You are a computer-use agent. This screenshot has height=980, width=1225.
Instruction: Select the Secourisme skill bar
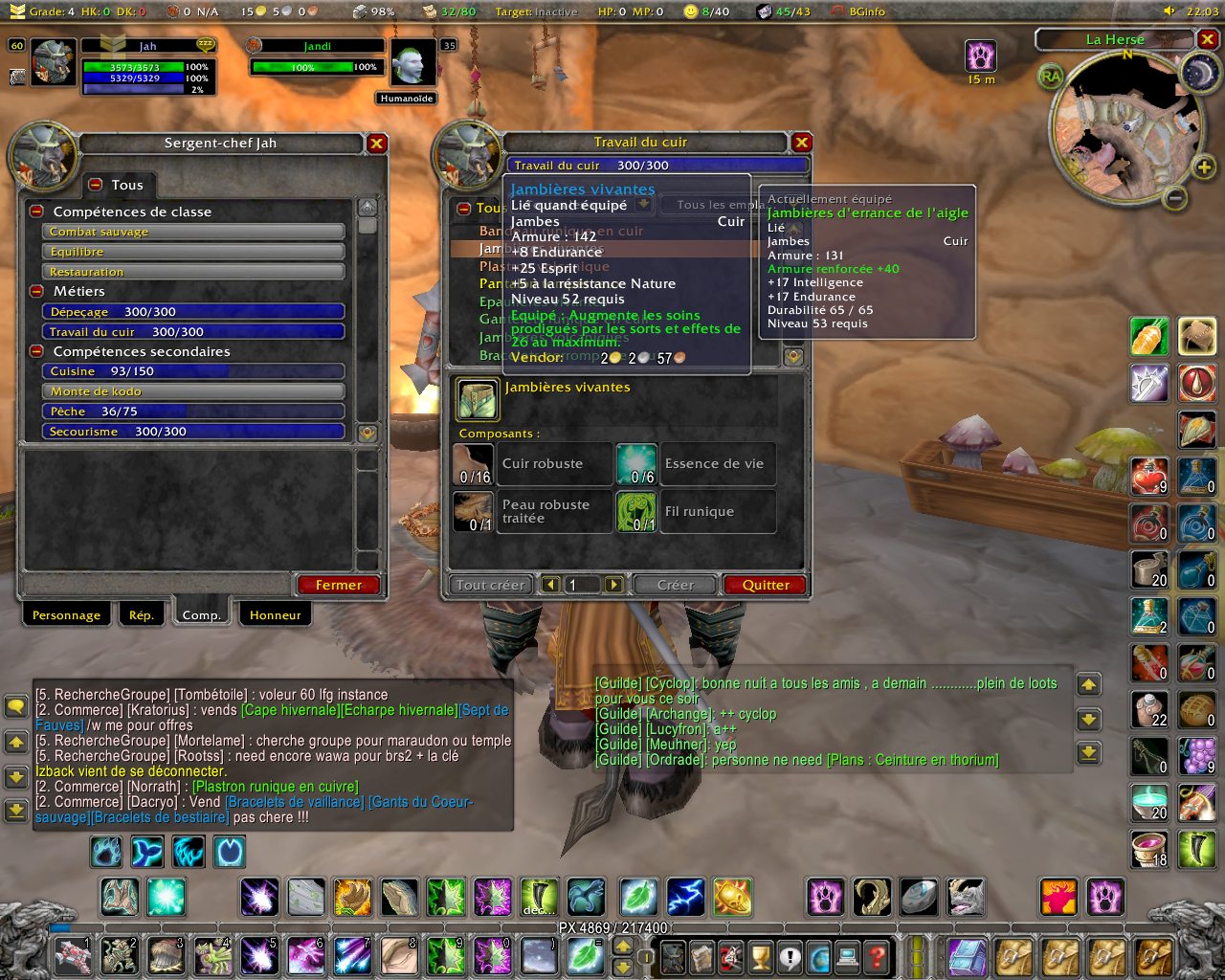click(192, 432)
